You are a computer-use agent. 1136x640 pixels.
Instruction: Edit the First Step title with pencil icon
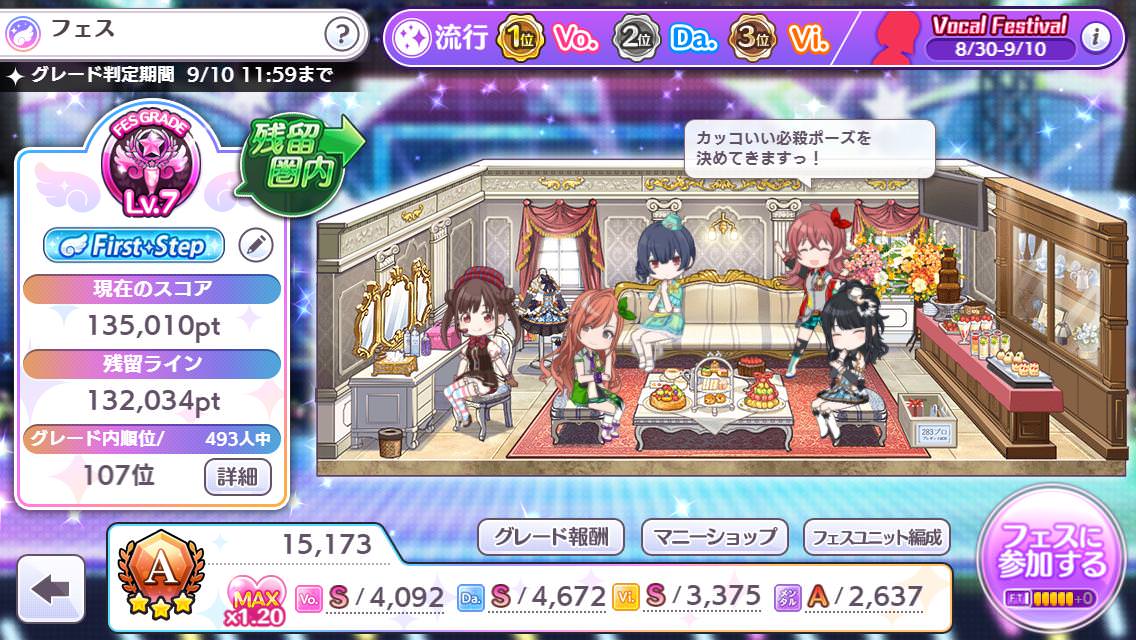[256, 245]
